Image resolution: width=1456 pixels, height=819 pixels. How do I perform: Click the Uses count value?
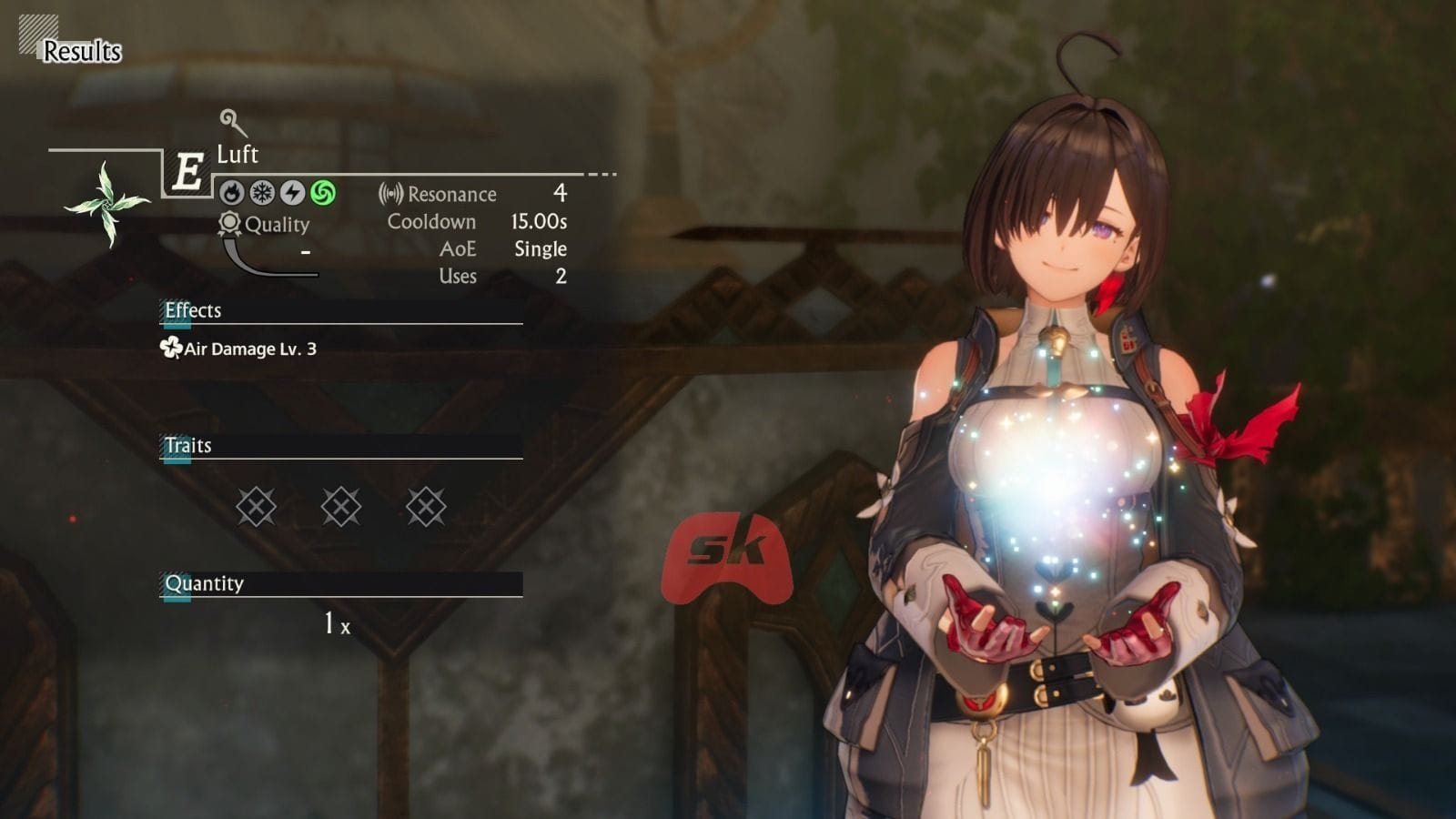[x=559, y=276]
